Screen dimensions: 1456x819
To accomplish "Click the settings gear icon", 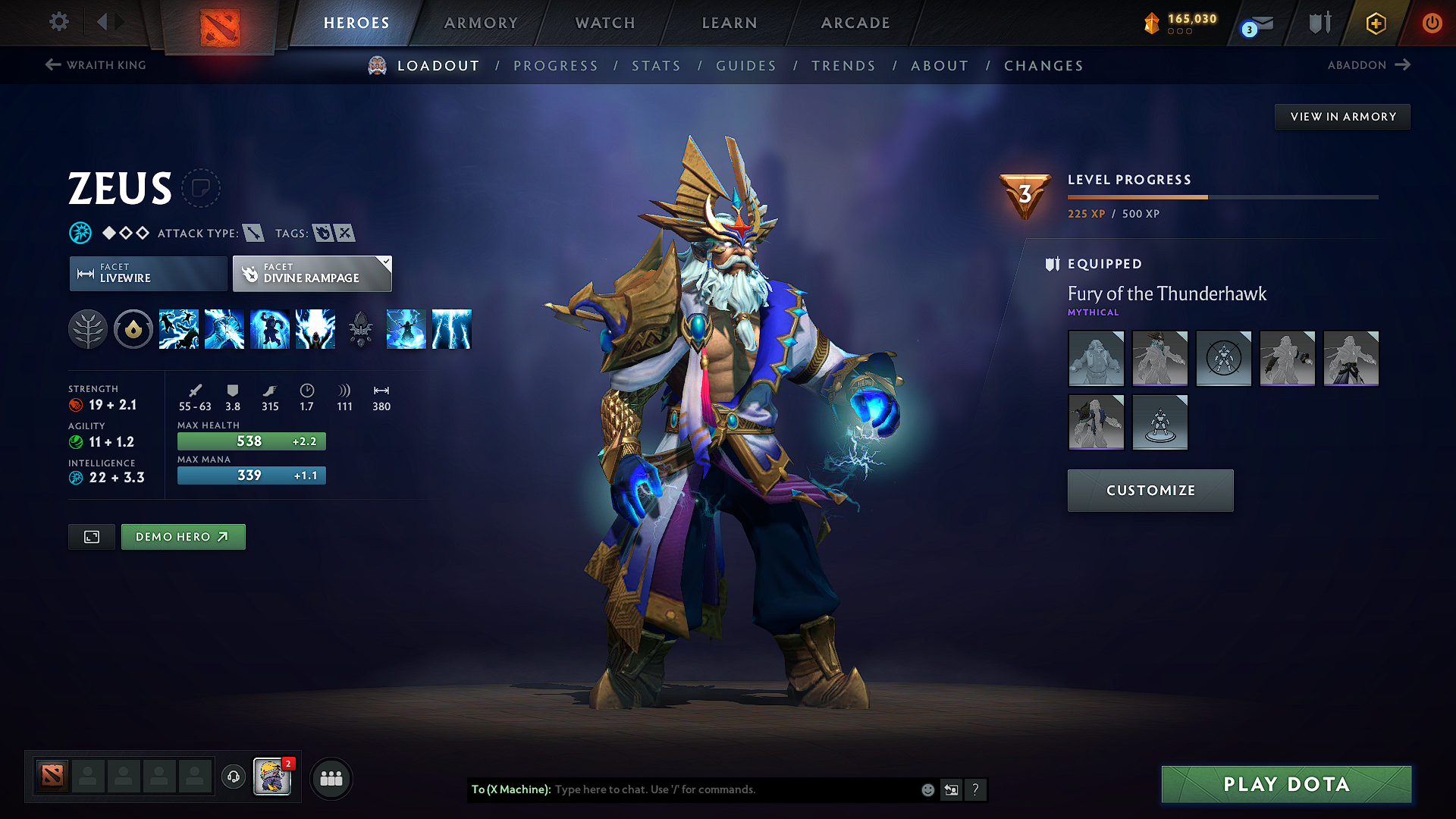I will coord(58,22).
